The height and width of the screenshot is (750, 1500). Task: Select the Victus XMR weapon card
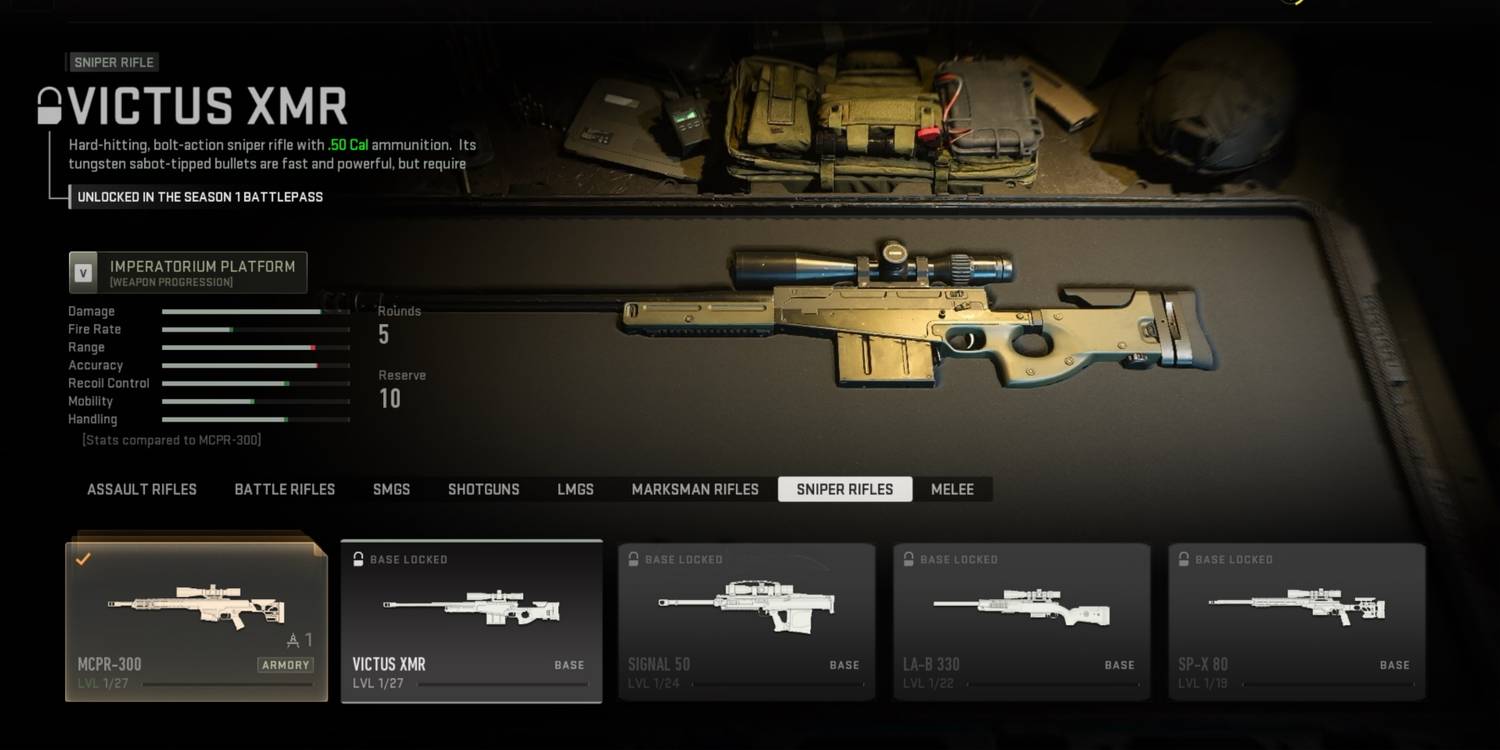(471, 621)
